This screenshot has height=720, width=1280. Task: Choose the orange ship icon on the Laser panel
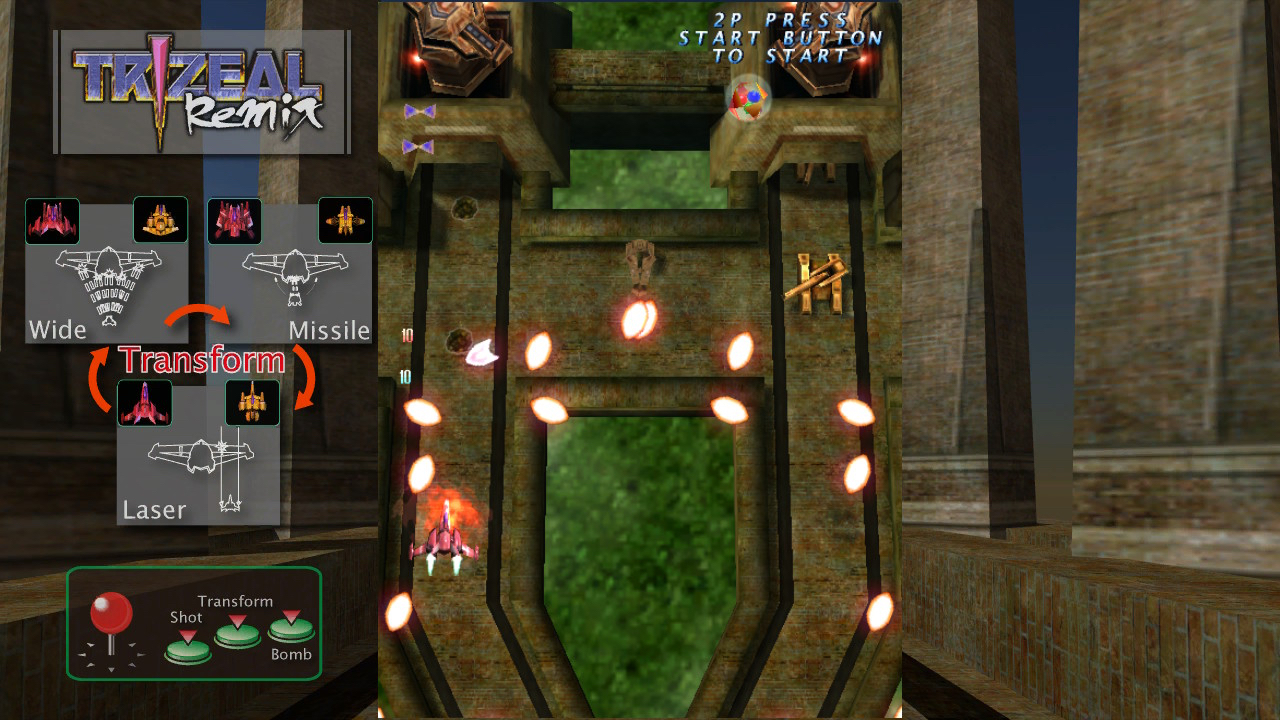click(x=252, y=403)
